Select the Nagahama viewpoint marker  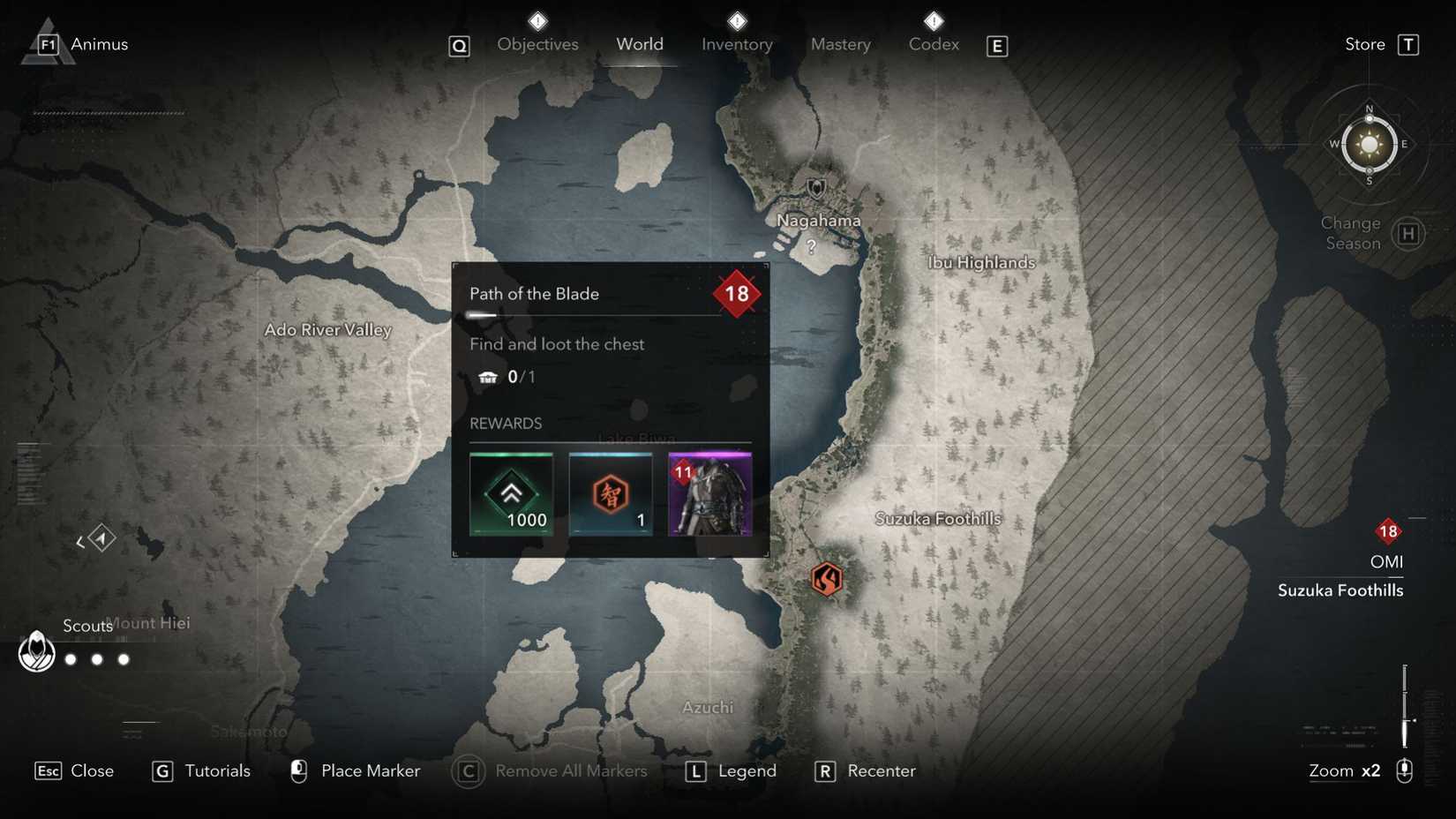click(816, 188)
